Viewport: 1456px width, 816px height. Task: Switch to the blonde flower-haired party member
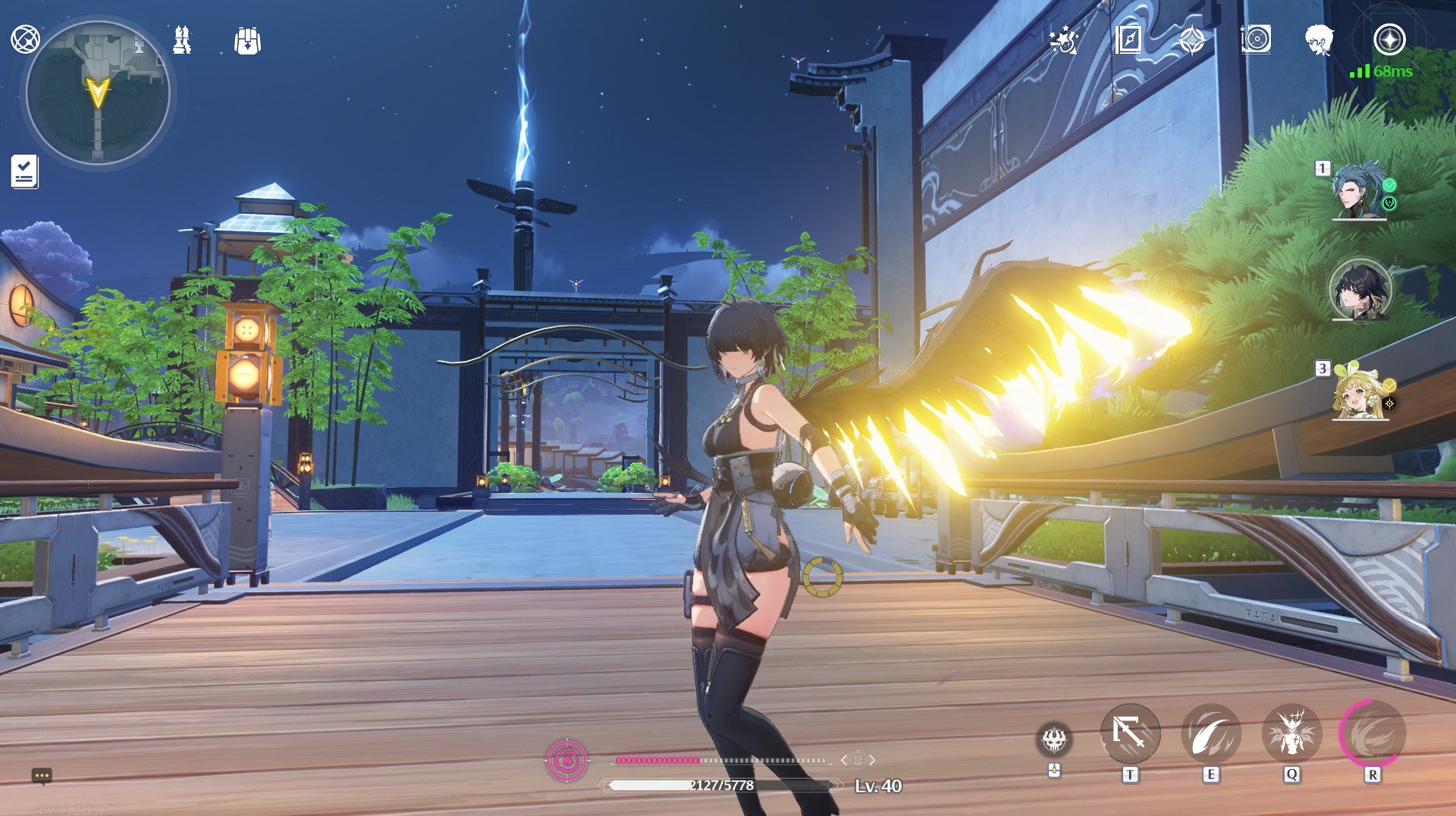1359,393
